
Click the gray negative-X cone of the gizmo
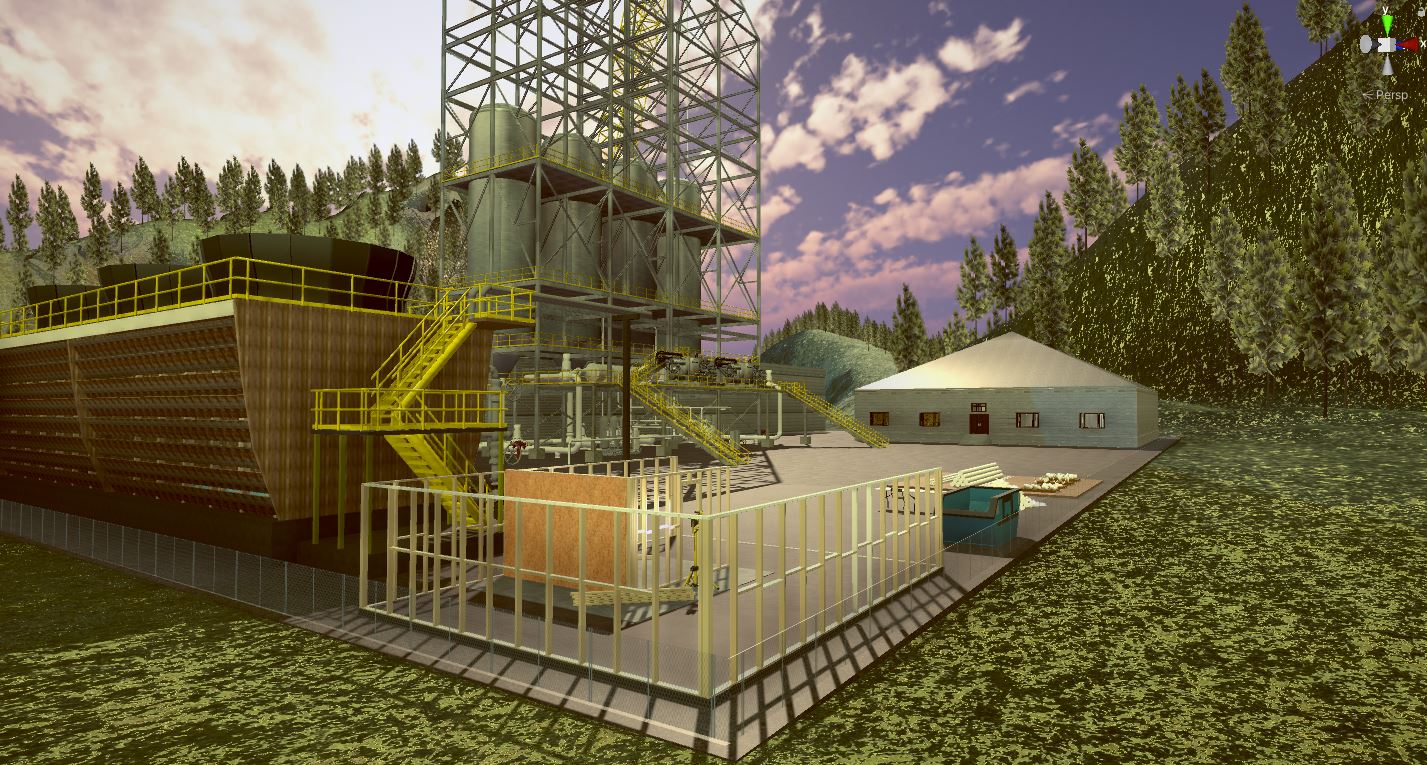1366,44
